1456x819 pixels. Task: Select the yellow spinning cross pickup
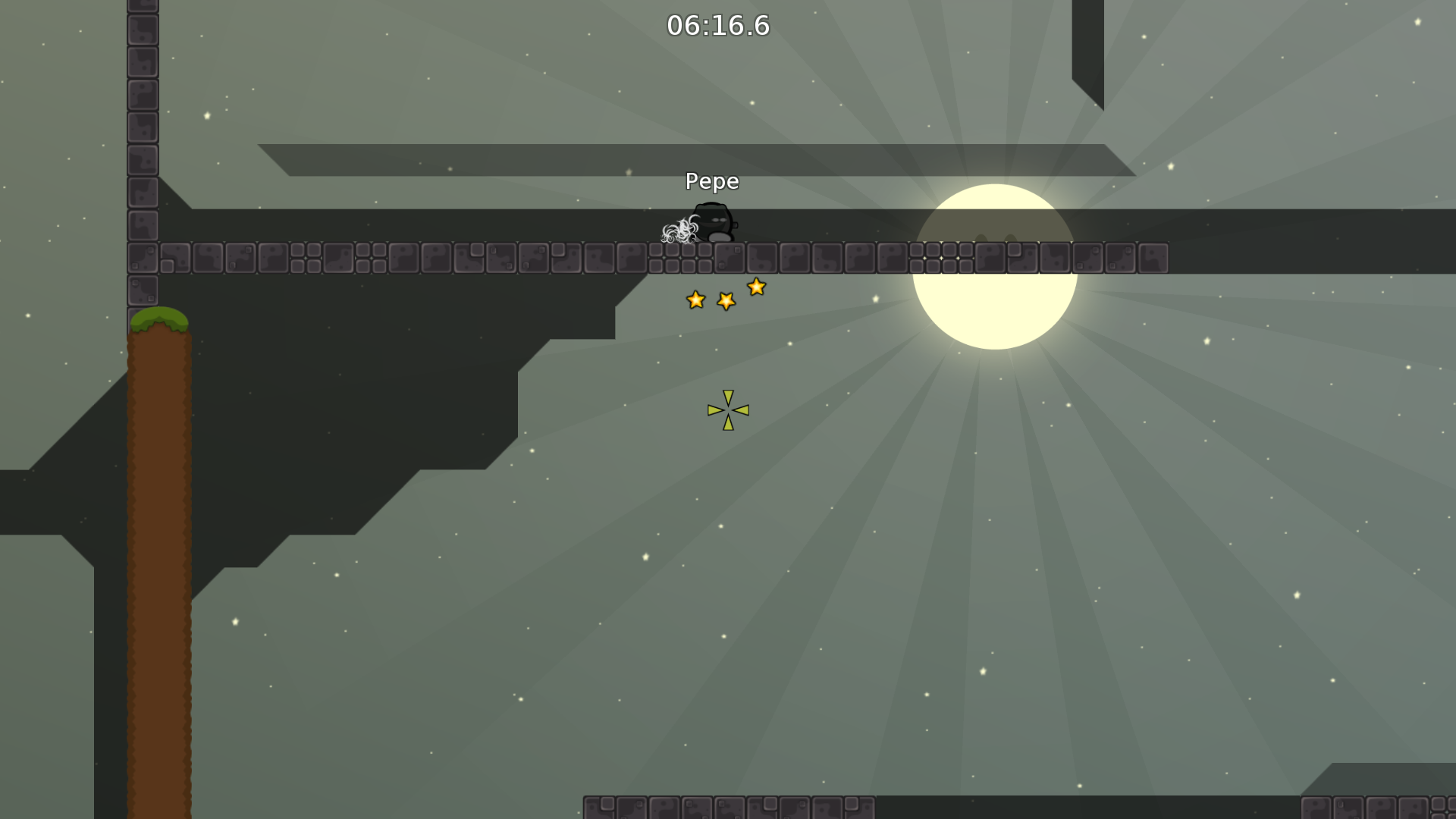(x=727, y=410)
